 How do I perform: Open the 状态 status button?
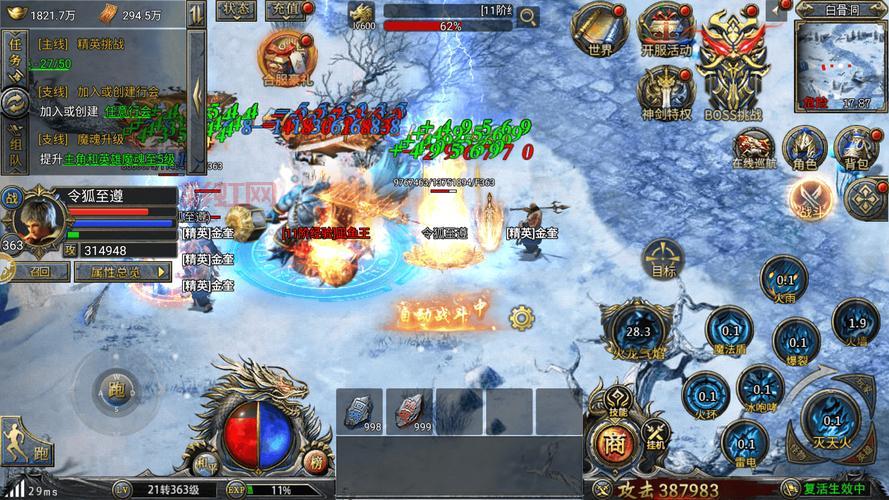(237, 10)
